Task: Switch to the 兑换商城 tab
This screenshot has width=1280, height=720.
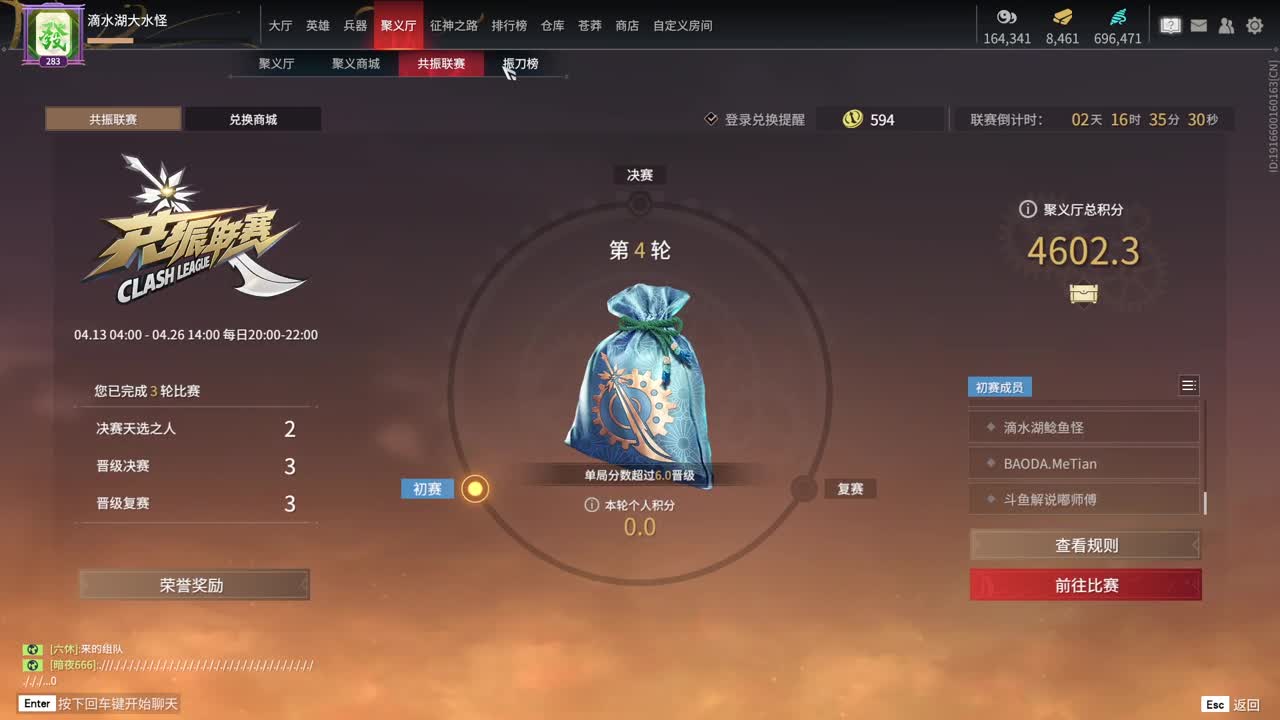Action: (253, 119)
